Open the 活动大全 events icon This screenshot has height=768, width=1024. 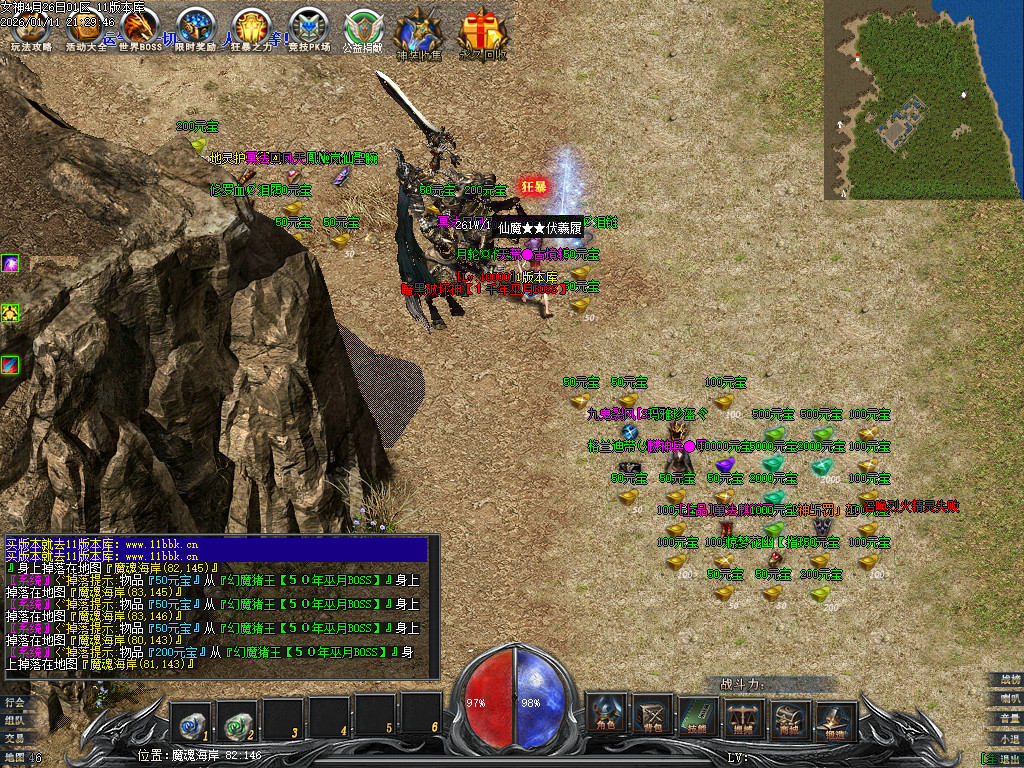click(x=86, y=28)
